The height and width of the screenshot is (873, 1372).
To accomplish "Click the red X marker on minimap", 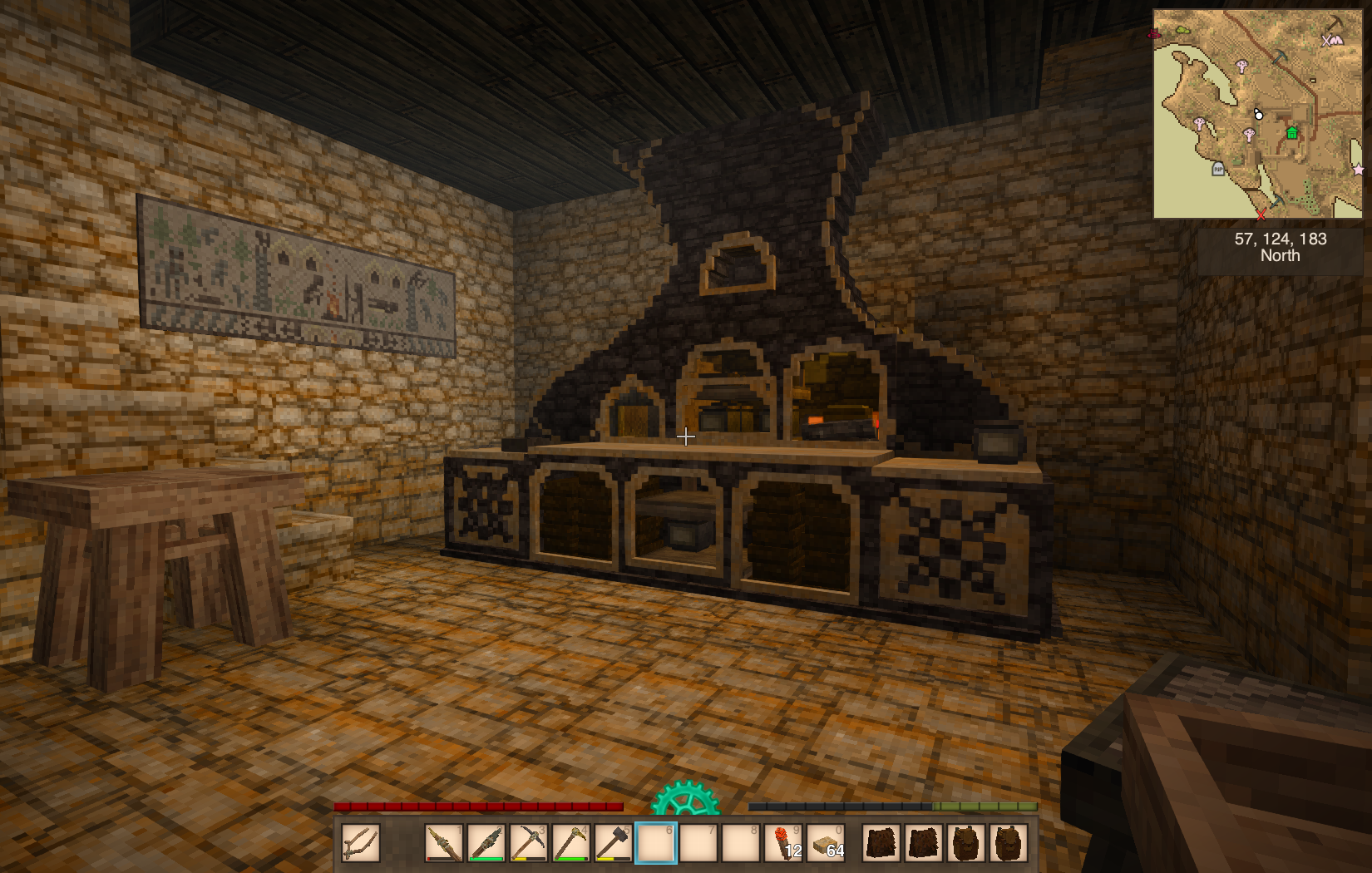I will (1261, 215).
